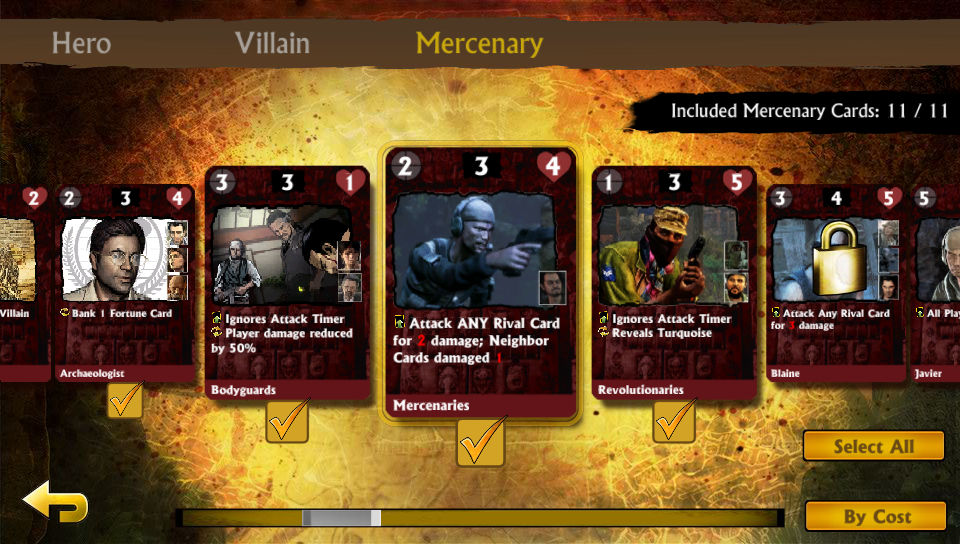Go back with the yellow arrow
The width and height of the screenshot is (960, 544).
(55, 503)
